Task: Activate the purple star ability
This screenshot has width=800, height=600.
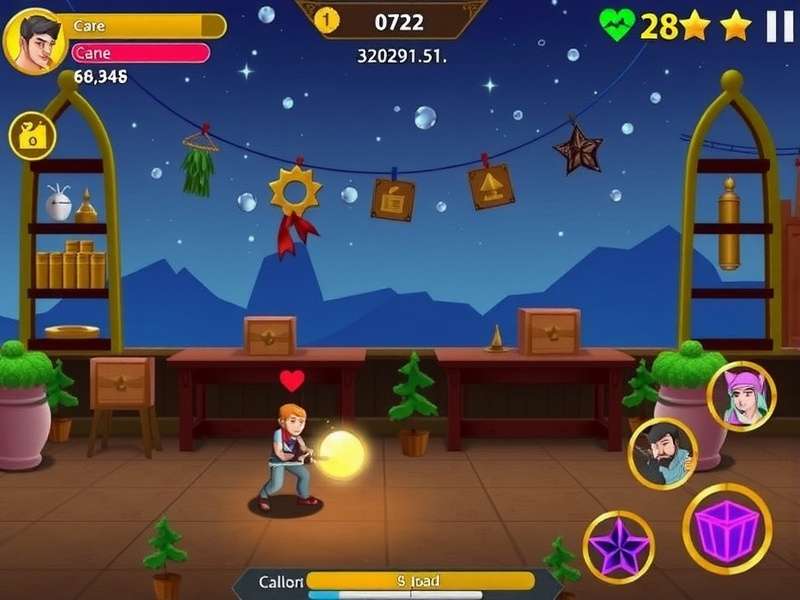Action: pos(618,546)
